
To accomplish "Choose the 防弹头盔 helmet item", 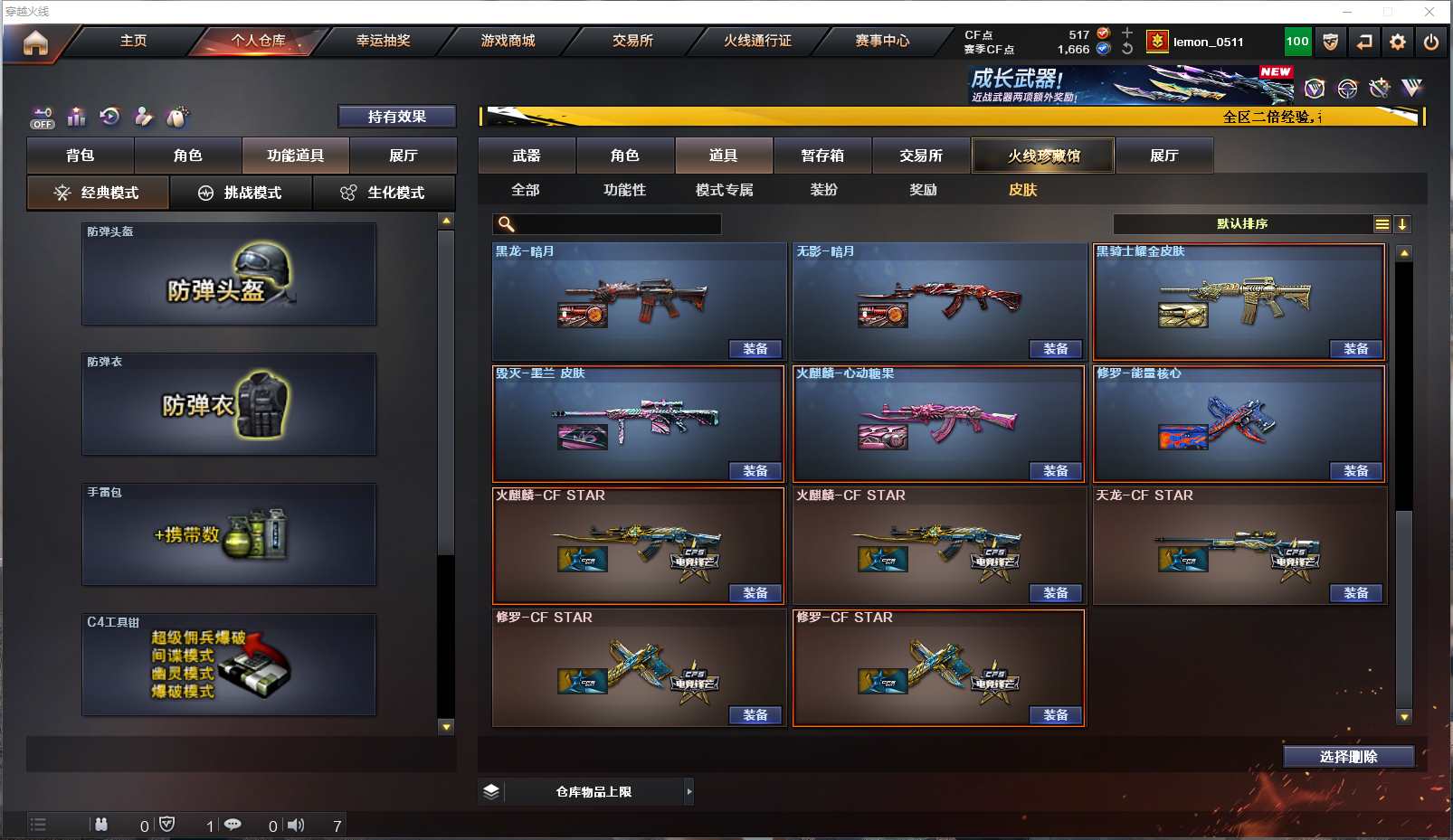I will click(x=229, y=274).
